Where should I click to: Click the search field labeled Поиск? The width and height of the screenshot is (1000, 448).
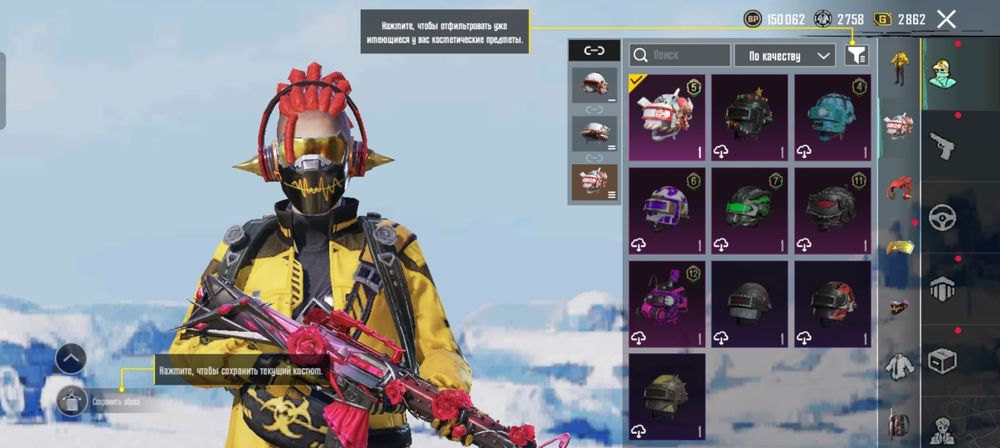(680, 55)
